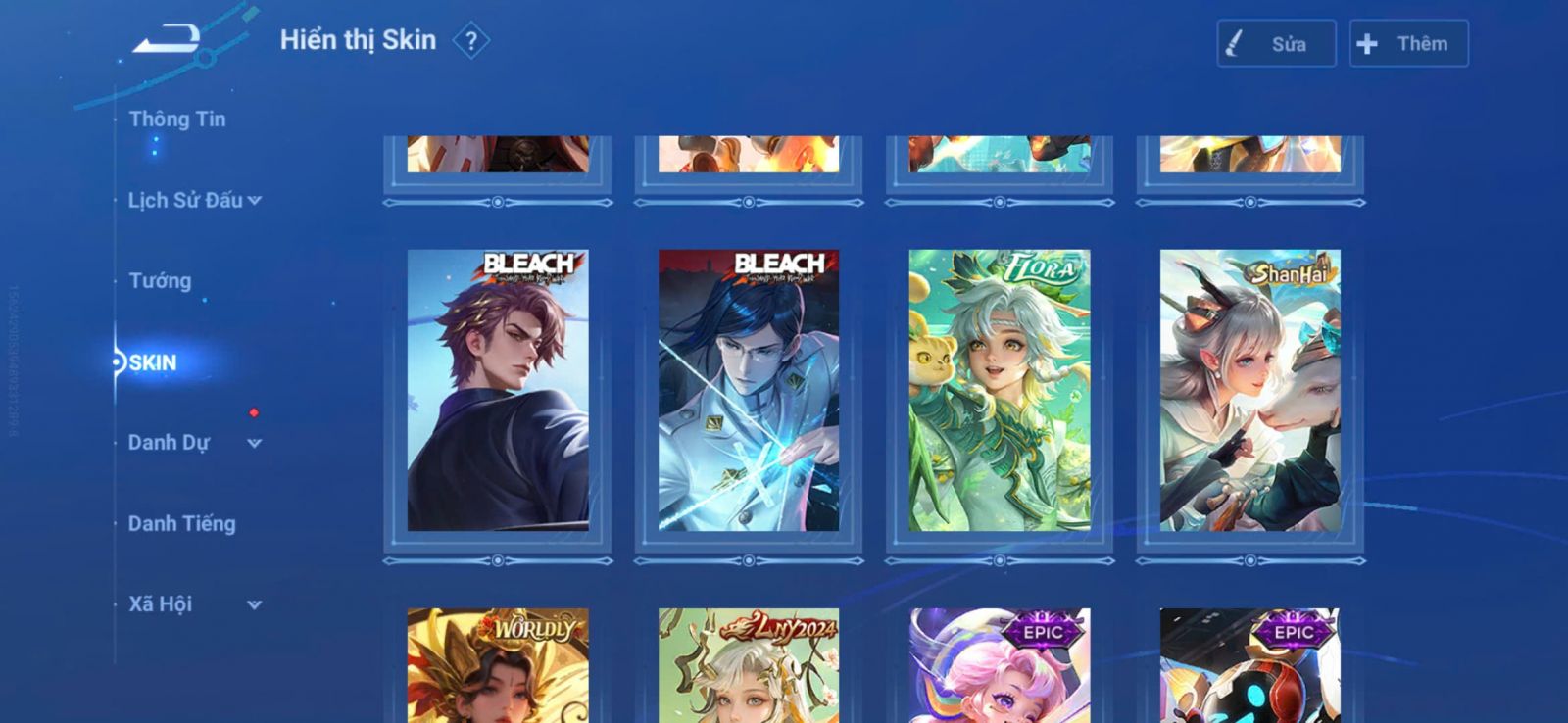The image size is (1568, 723).
Task: Open the Danh Tiếng tab
Action: pyautogui.click(x=182, y=524)
